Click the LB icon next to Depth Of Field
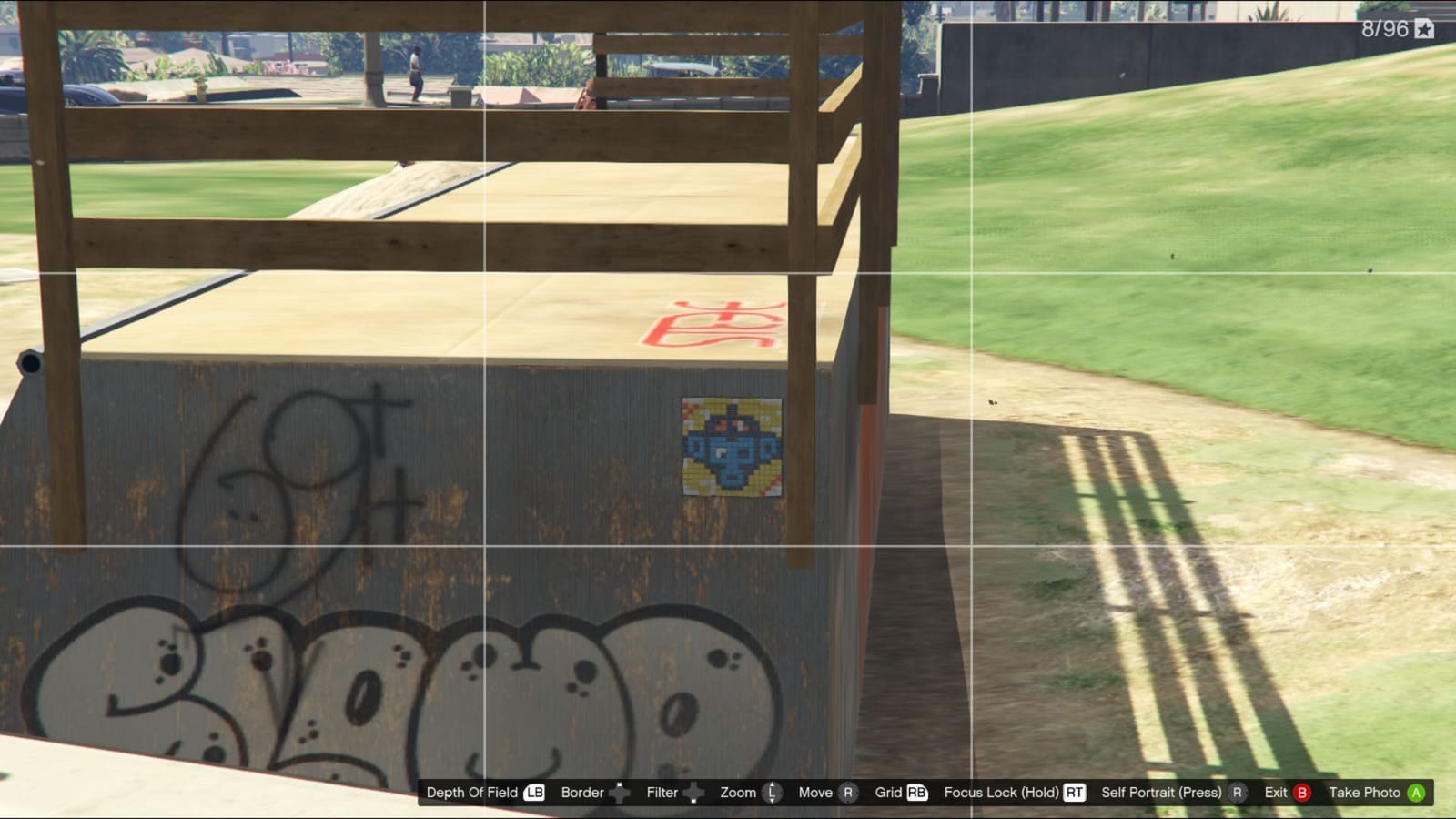 532,793
